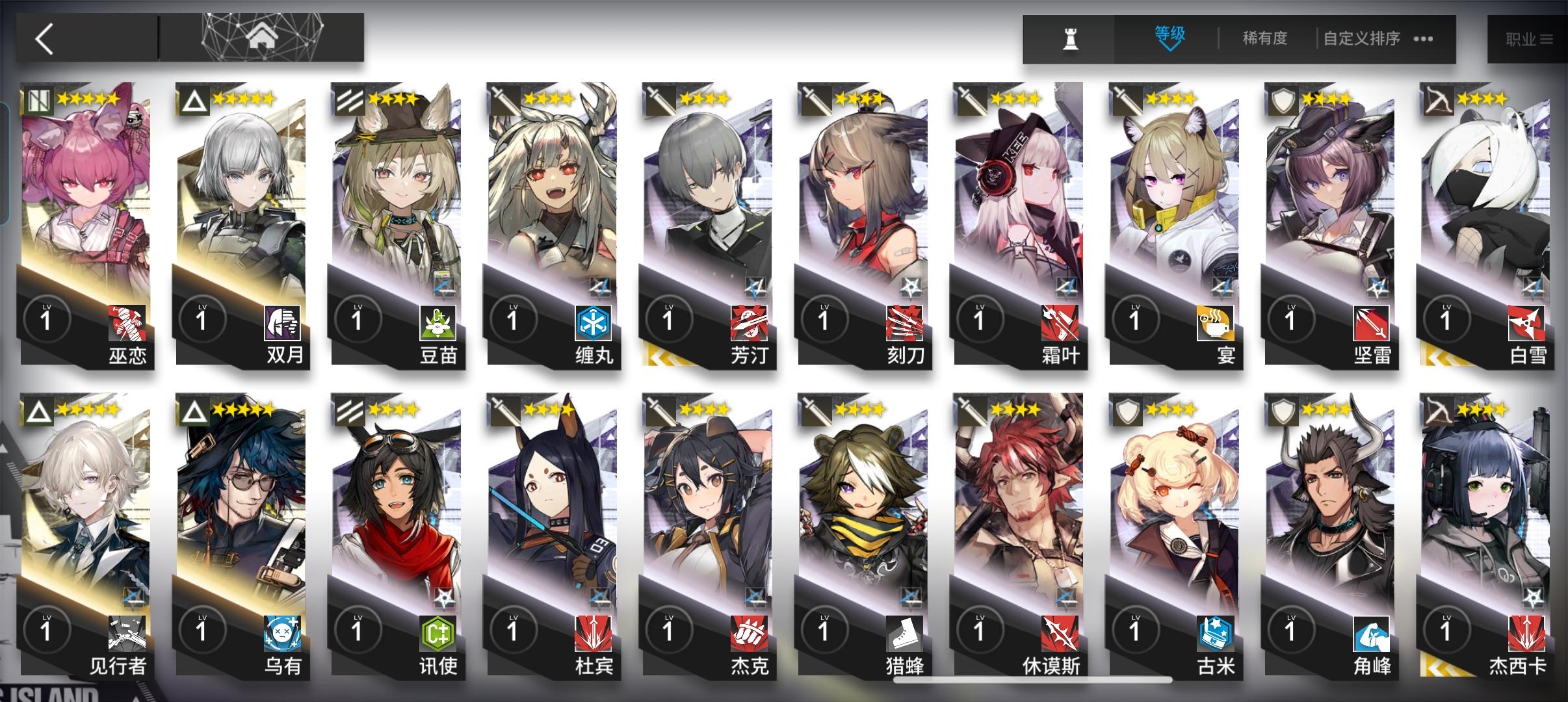Select the rook piece sort icon
The width and height of the screenshot is (1568, 702).
1072,38
